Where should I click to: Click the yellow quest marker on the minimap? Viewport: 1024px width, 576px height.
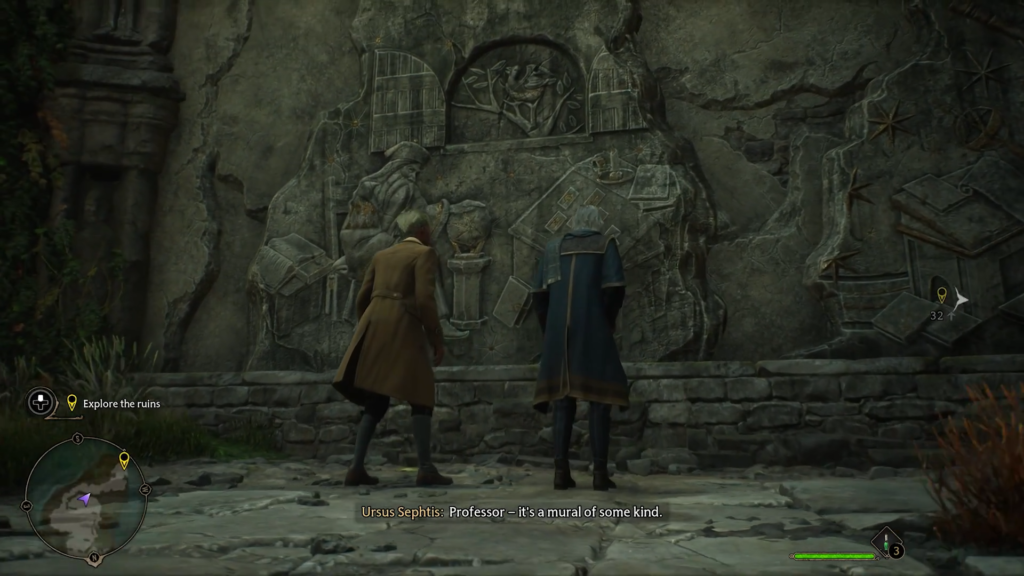(x=124, y=460)
